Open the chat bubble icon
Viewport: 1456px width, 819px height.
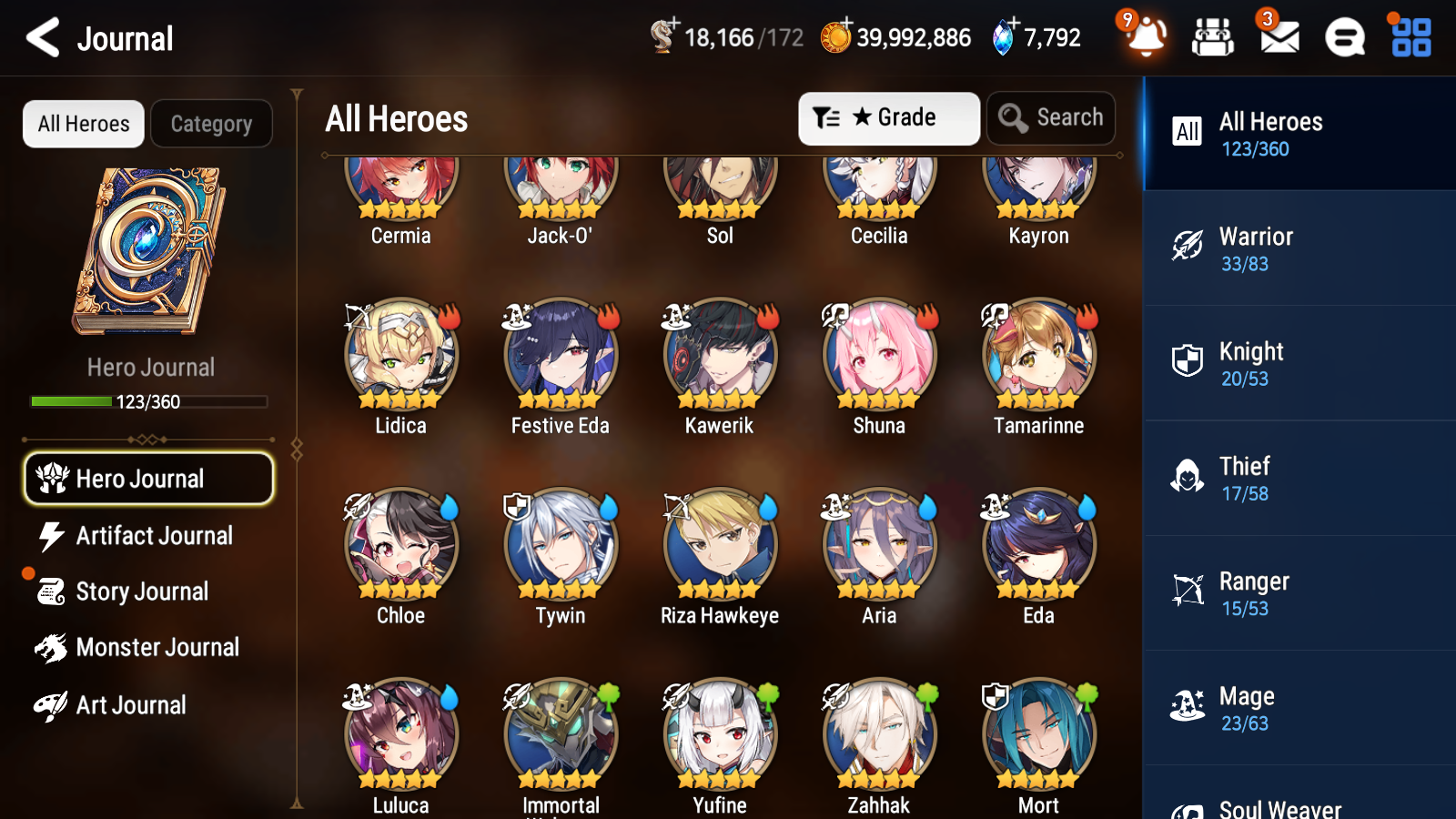click(x=1342, y=38)
